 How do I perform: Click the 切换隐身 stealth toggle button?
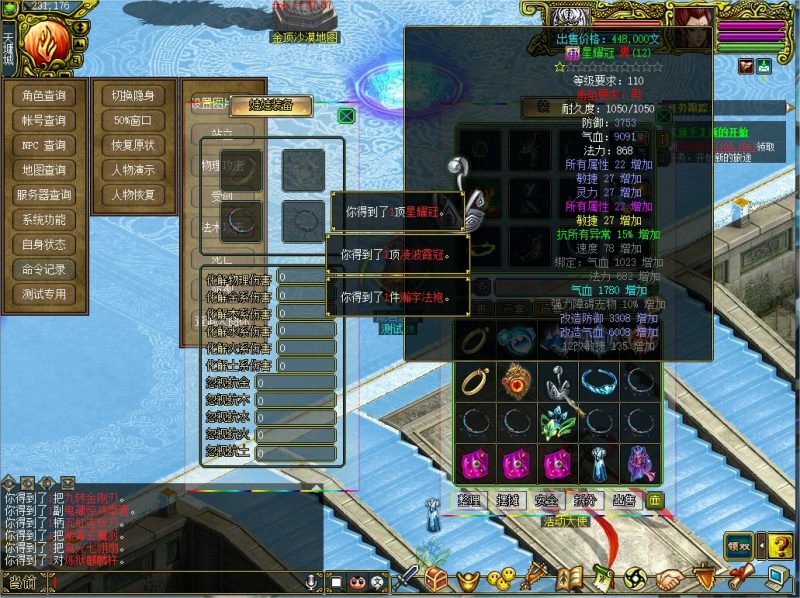[x=133, y=96]
